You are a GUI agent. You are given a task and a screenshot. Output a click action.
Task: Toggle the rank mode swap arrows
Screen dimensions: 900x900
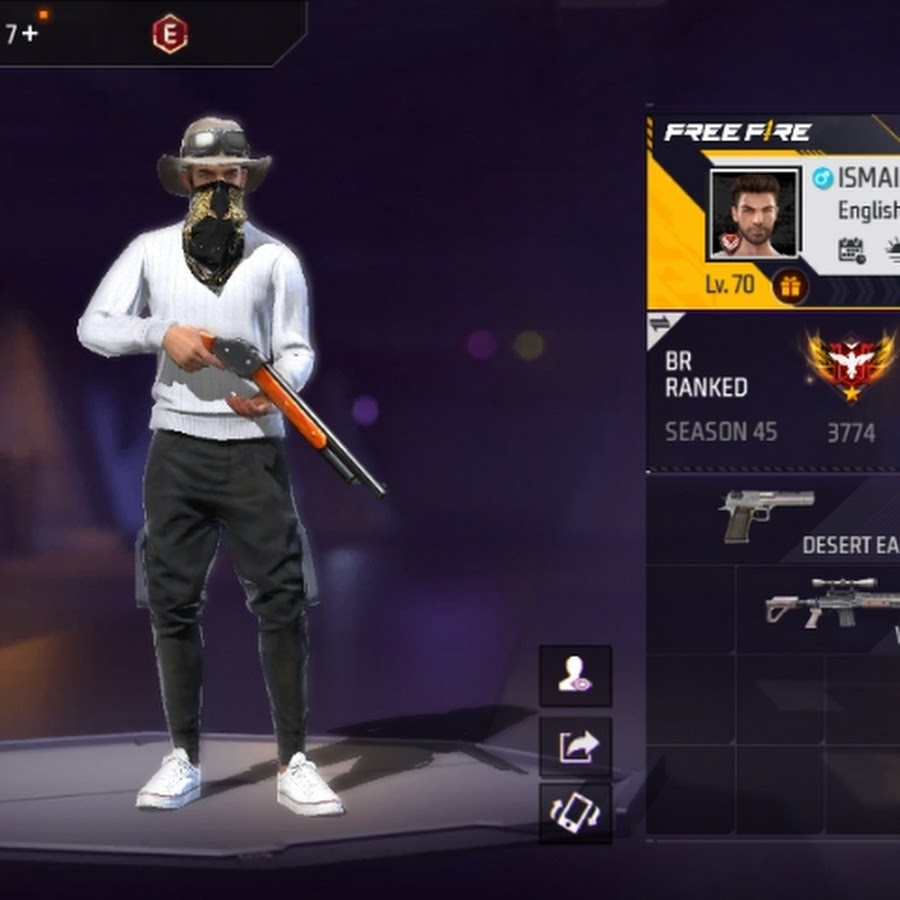pos(660,323)
